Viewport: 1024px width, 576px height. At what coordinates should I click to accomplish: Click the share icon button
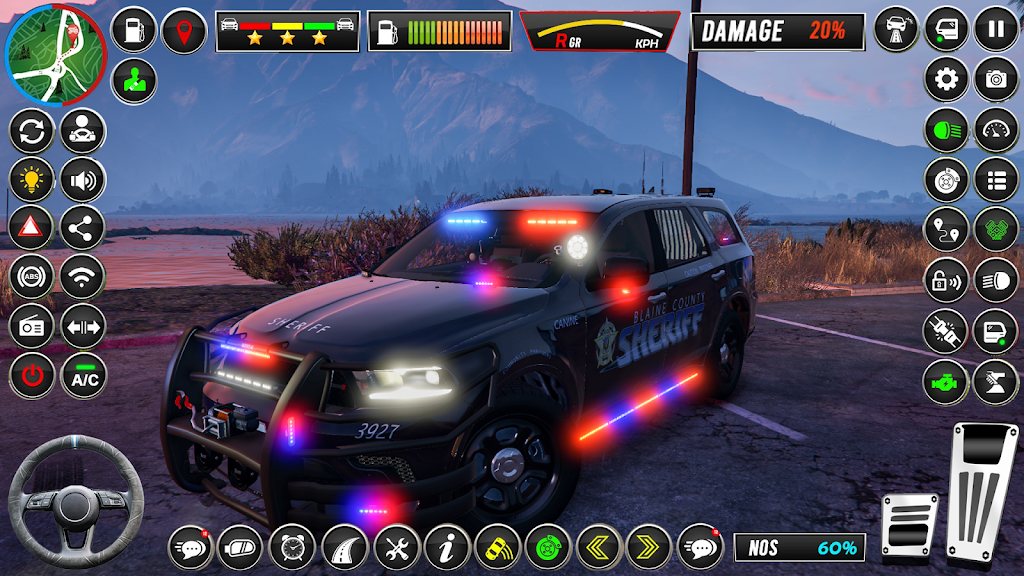(83, 228)
